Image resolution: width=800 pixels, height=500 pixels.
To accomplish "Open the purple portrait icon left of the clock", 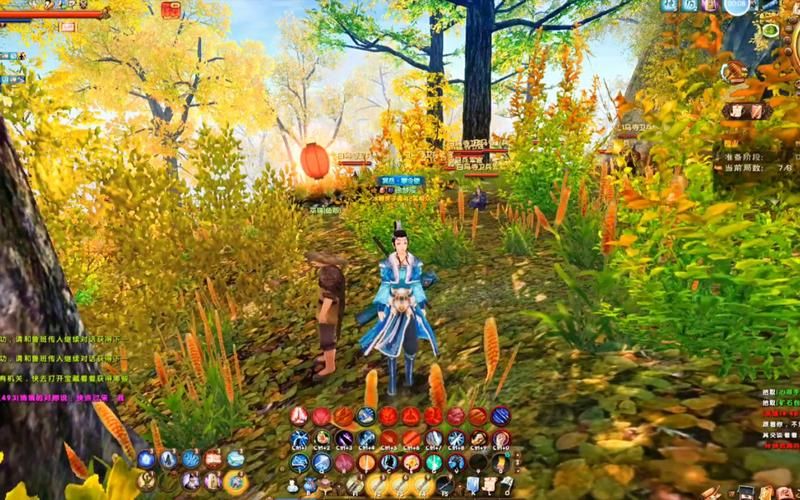I will [x=709, y=5].
